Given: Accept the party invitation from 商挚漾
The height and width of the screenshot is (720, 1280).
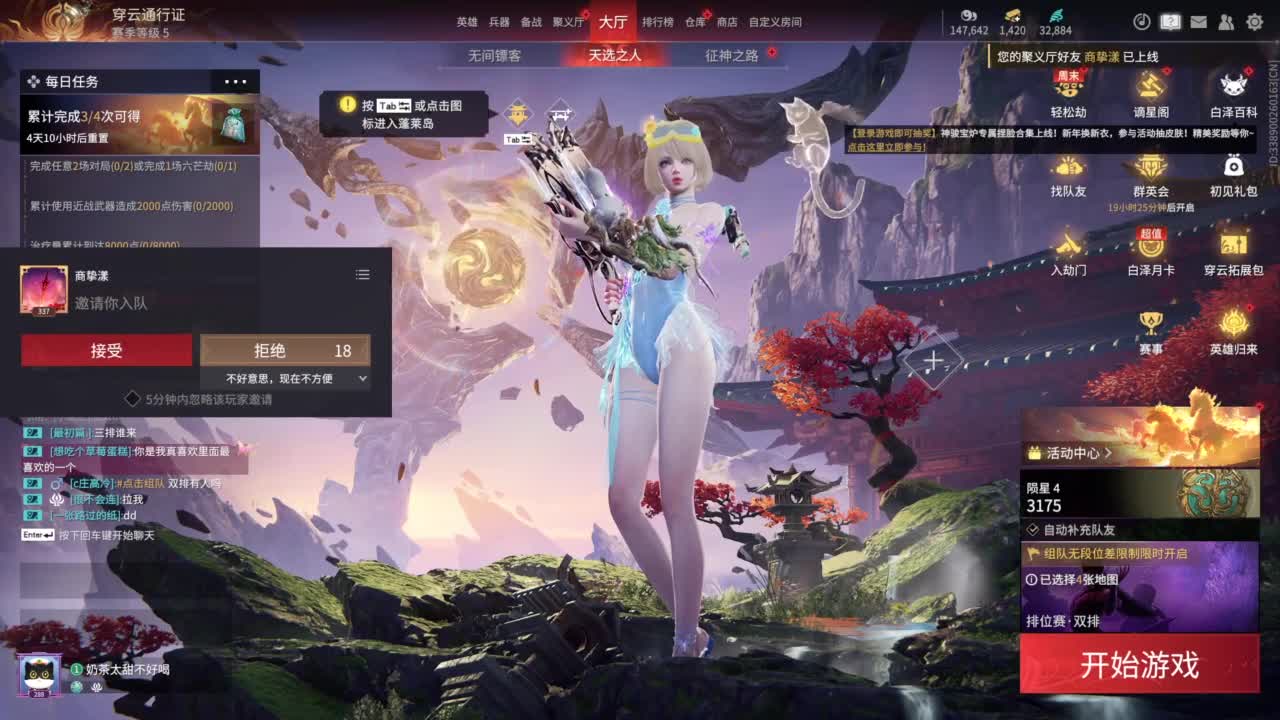Looking at the screenshot, I should (x=106, y=350).
